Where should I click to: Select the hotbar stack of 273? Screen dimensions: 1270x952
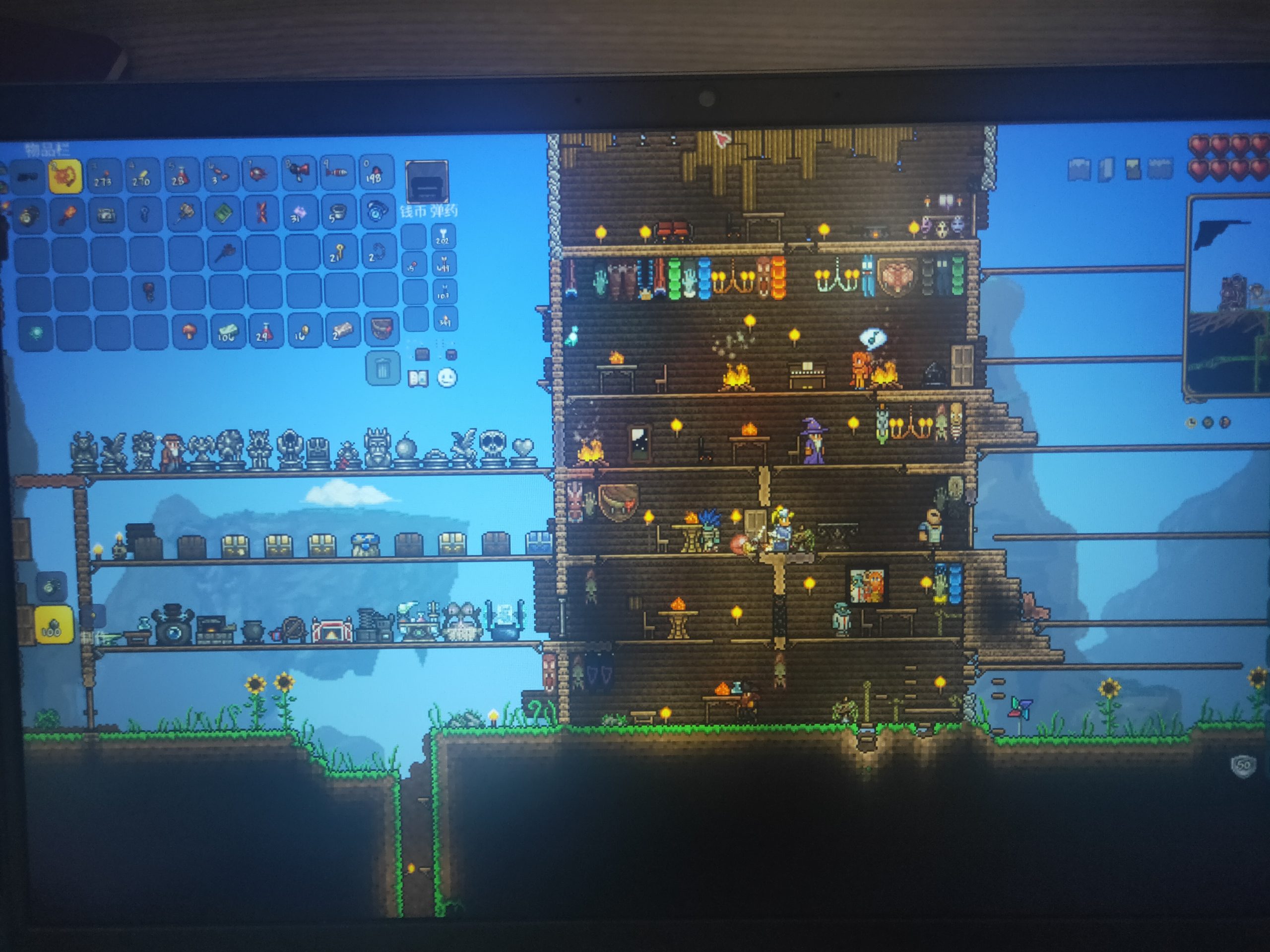(103, 175)
